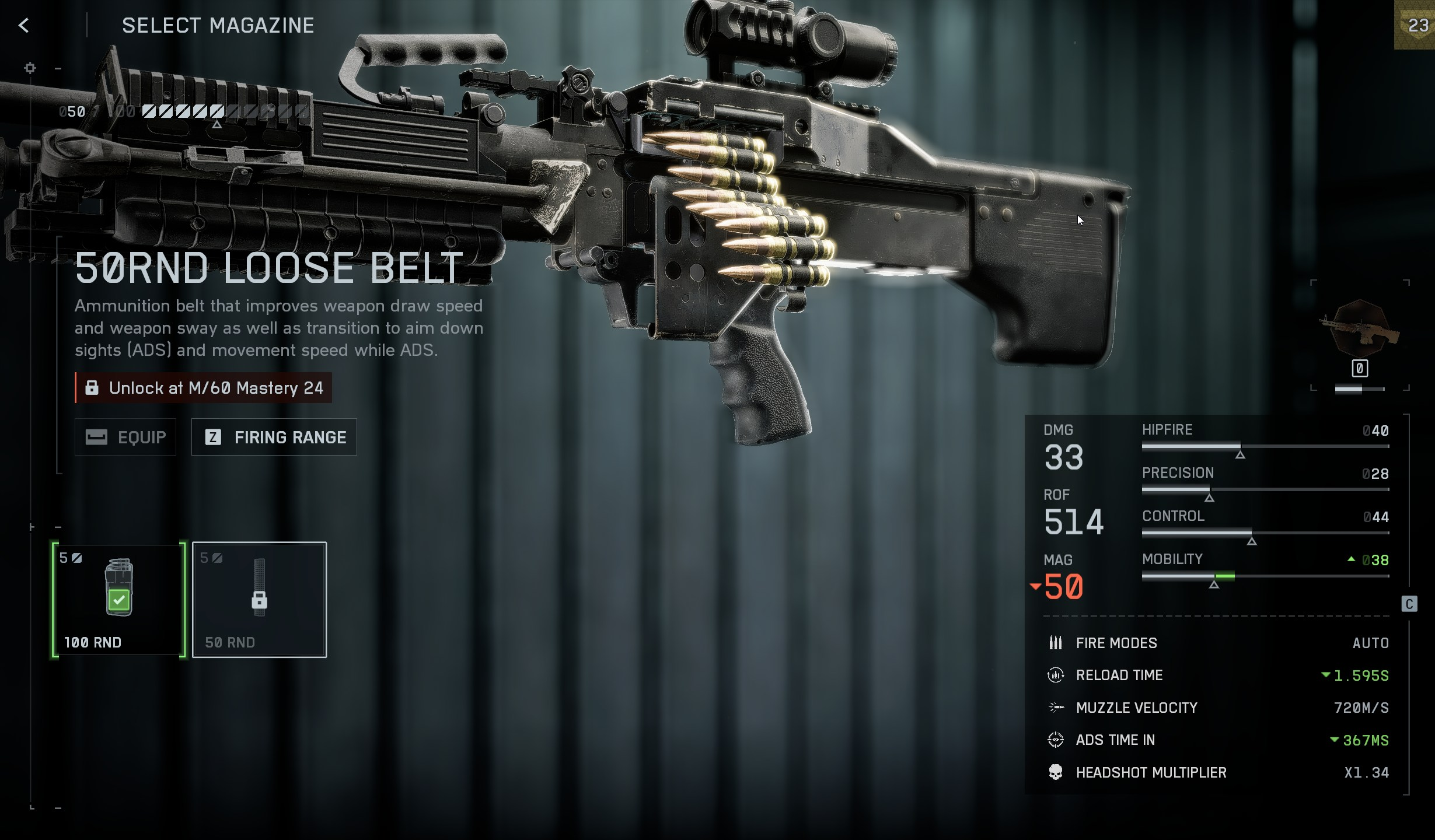The height and width of the screenshot is (840, 1435).
Task: Open the Firing Range
Action: 274,437
